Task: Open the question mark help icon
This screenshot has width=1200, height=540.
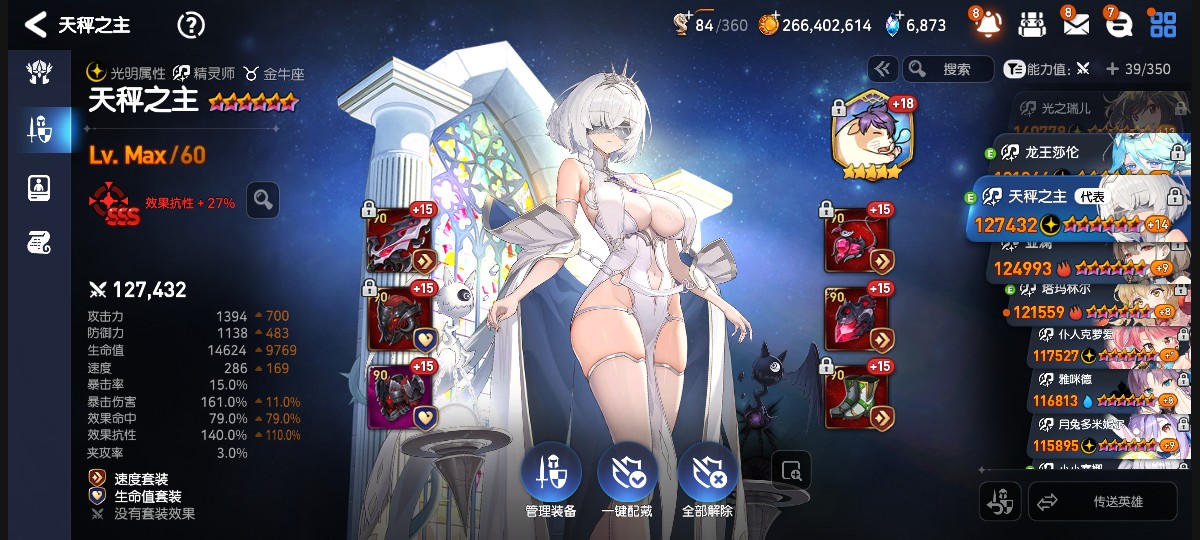Action: pos(190,25)
